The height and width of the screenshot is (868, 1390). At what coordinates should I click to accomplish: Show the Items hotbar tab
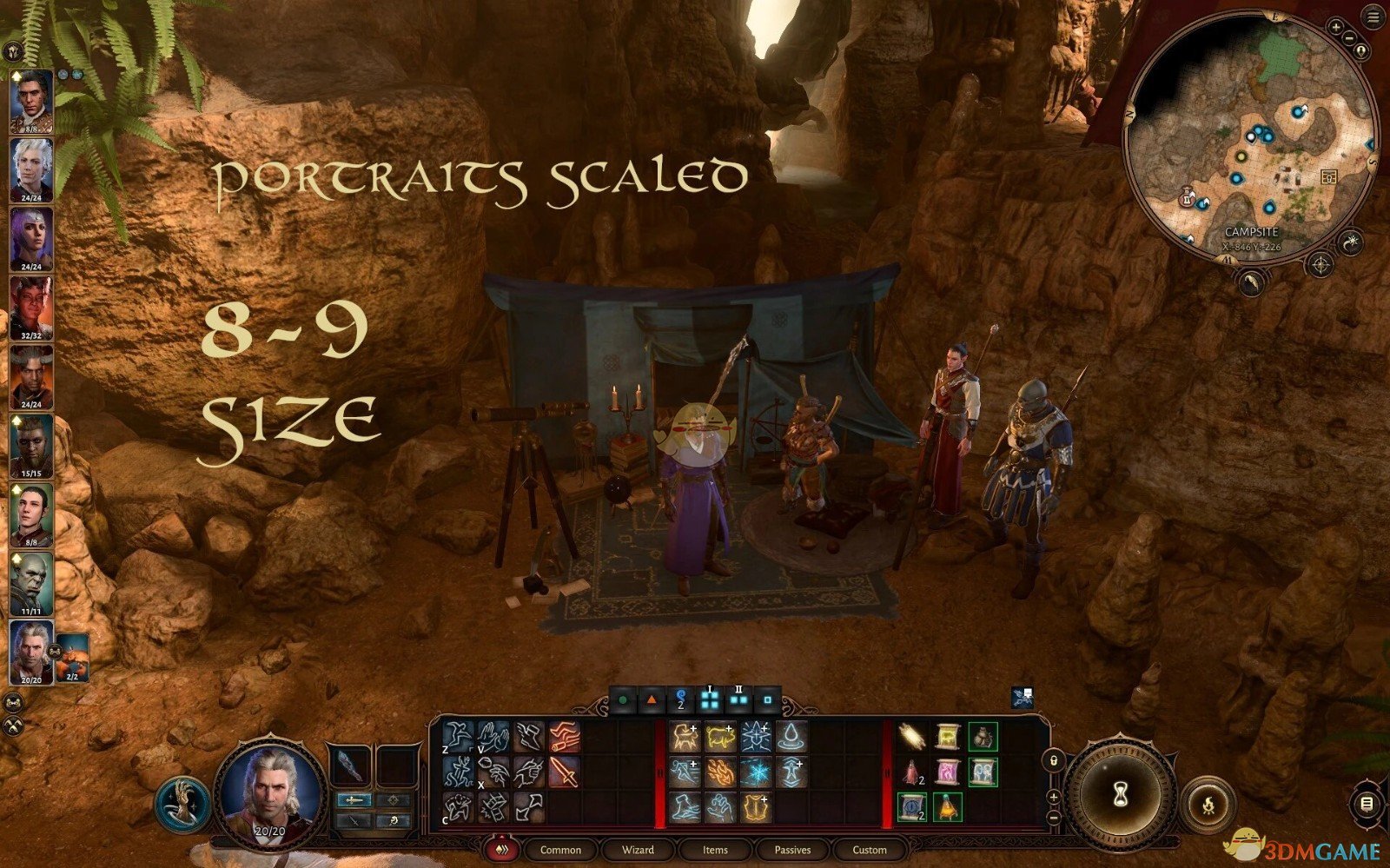tap(715, 850)
